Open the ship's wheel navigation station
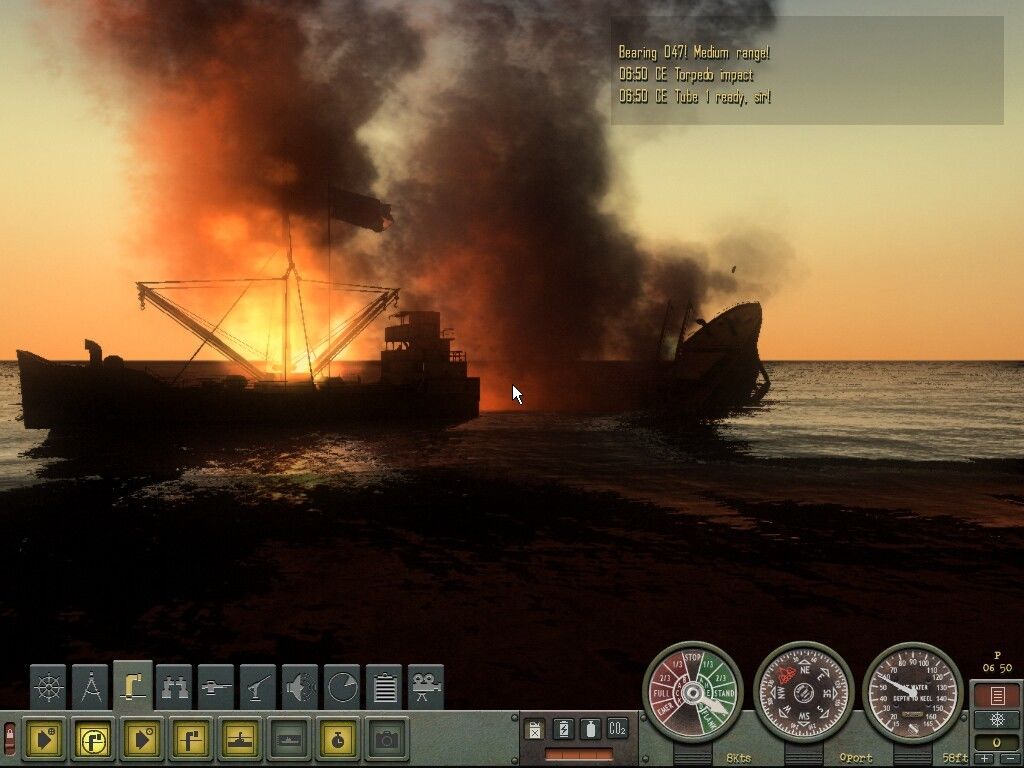Image resolution: width=1024 pixels, height=768 pixels. point(48,687)
